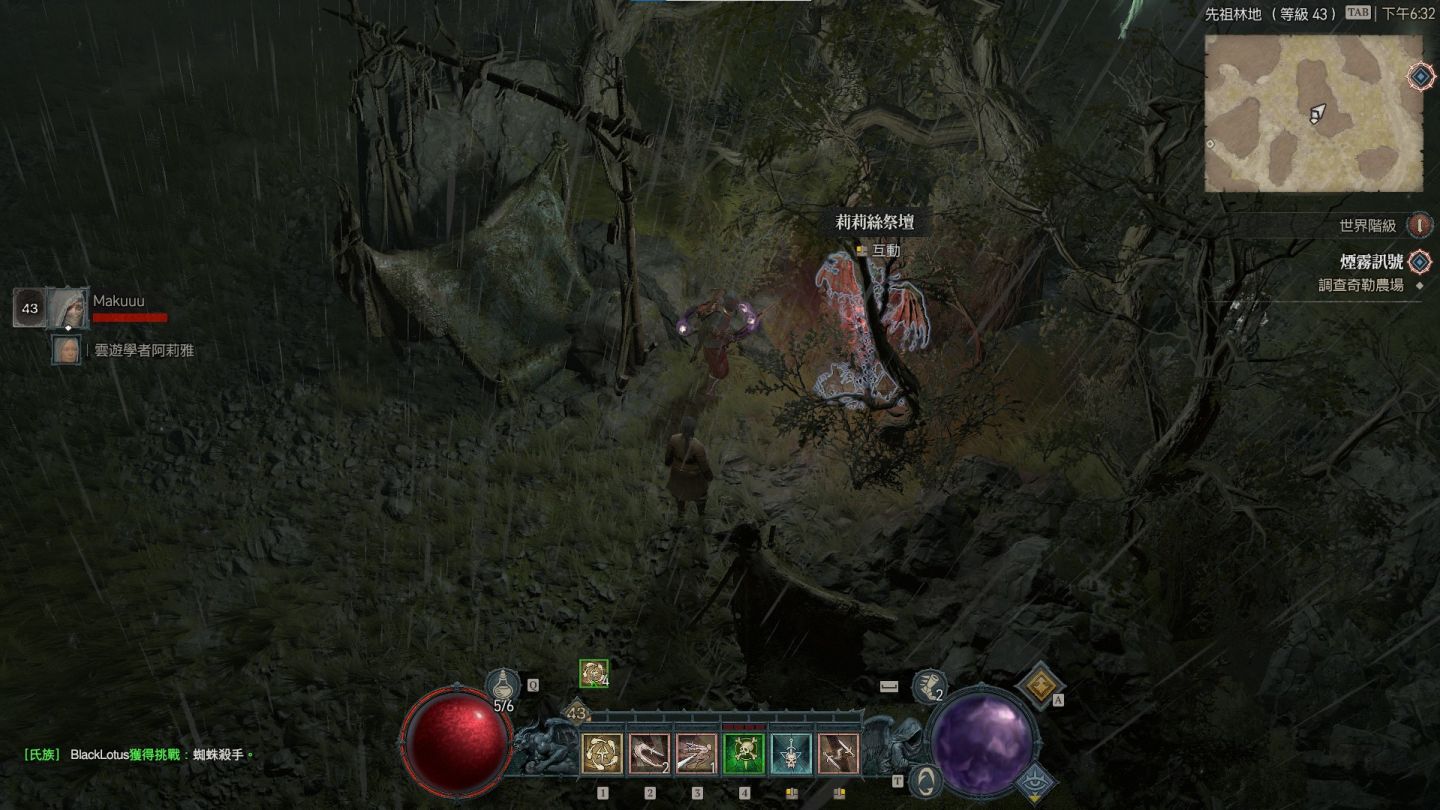Viewport: 1440px width, 810px height.
Task: Click the quest marker on the minimap edge
Action: [x=1420, y=76]
